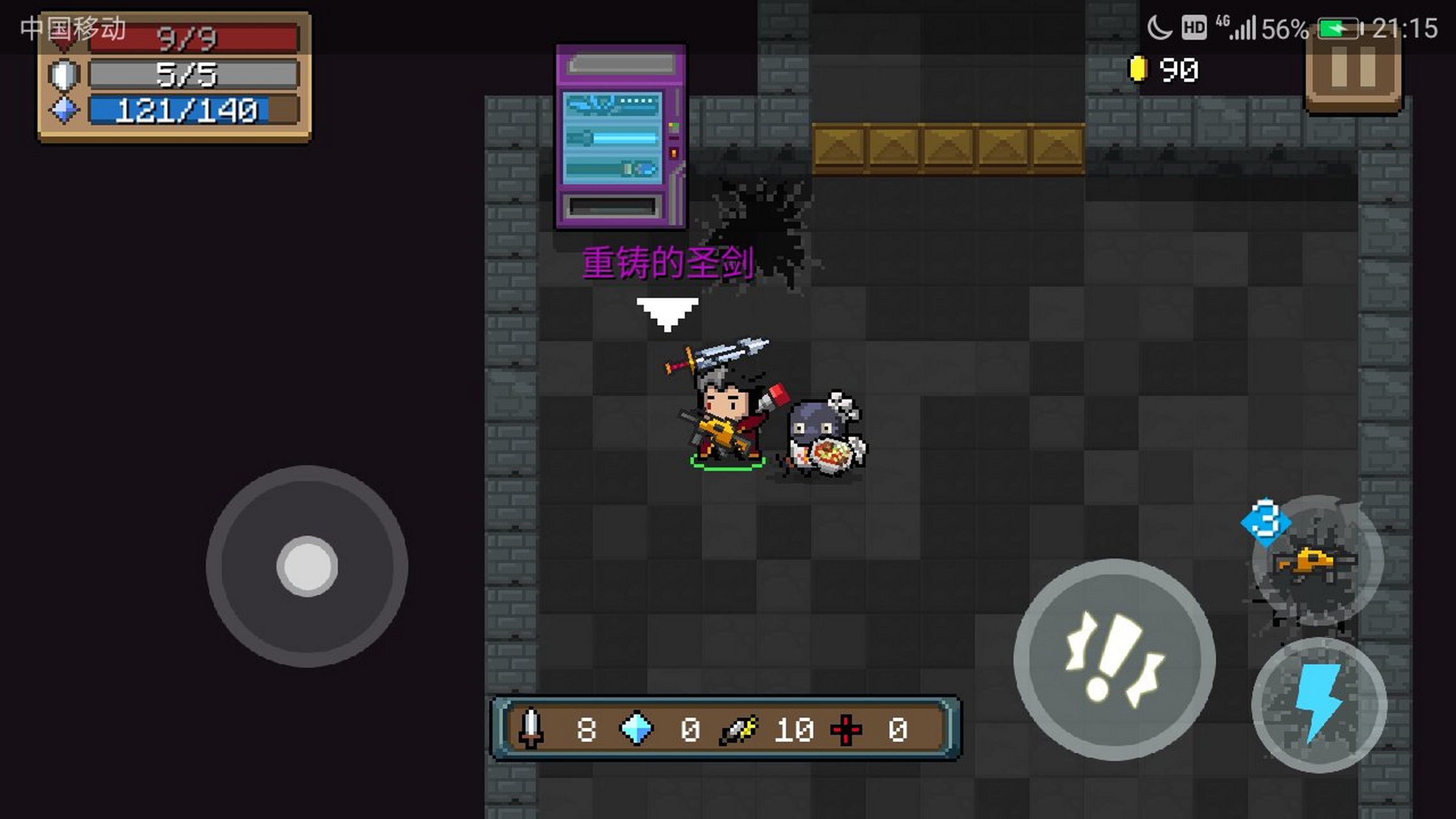Tap the virtual joystick knob
Image resolution: width=1456 pixels, height=819 pixels.
[307, 566]
